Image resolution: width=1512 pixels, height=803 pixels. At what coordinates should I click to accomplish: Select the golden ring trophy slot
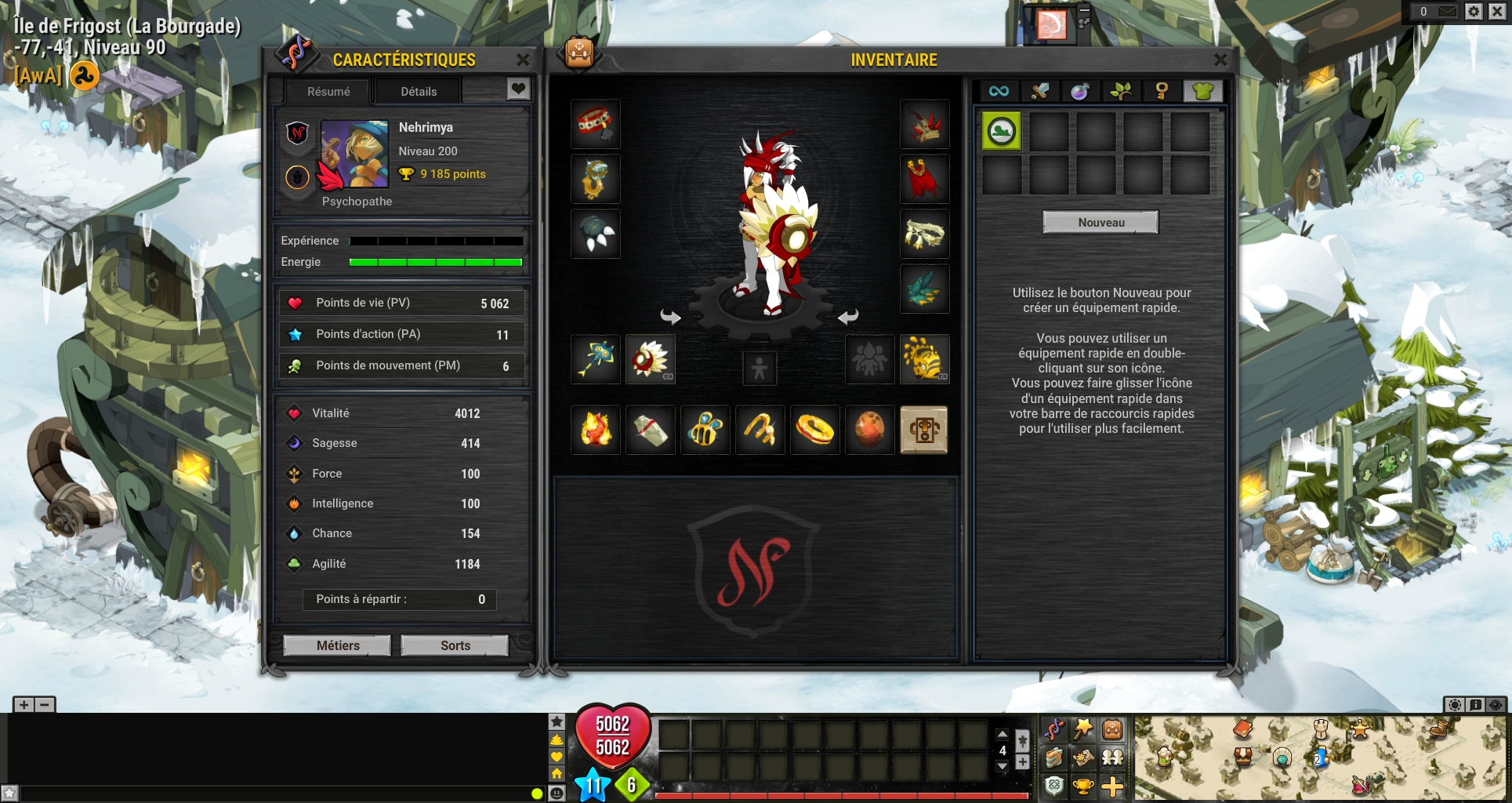(x=815, y=430)
